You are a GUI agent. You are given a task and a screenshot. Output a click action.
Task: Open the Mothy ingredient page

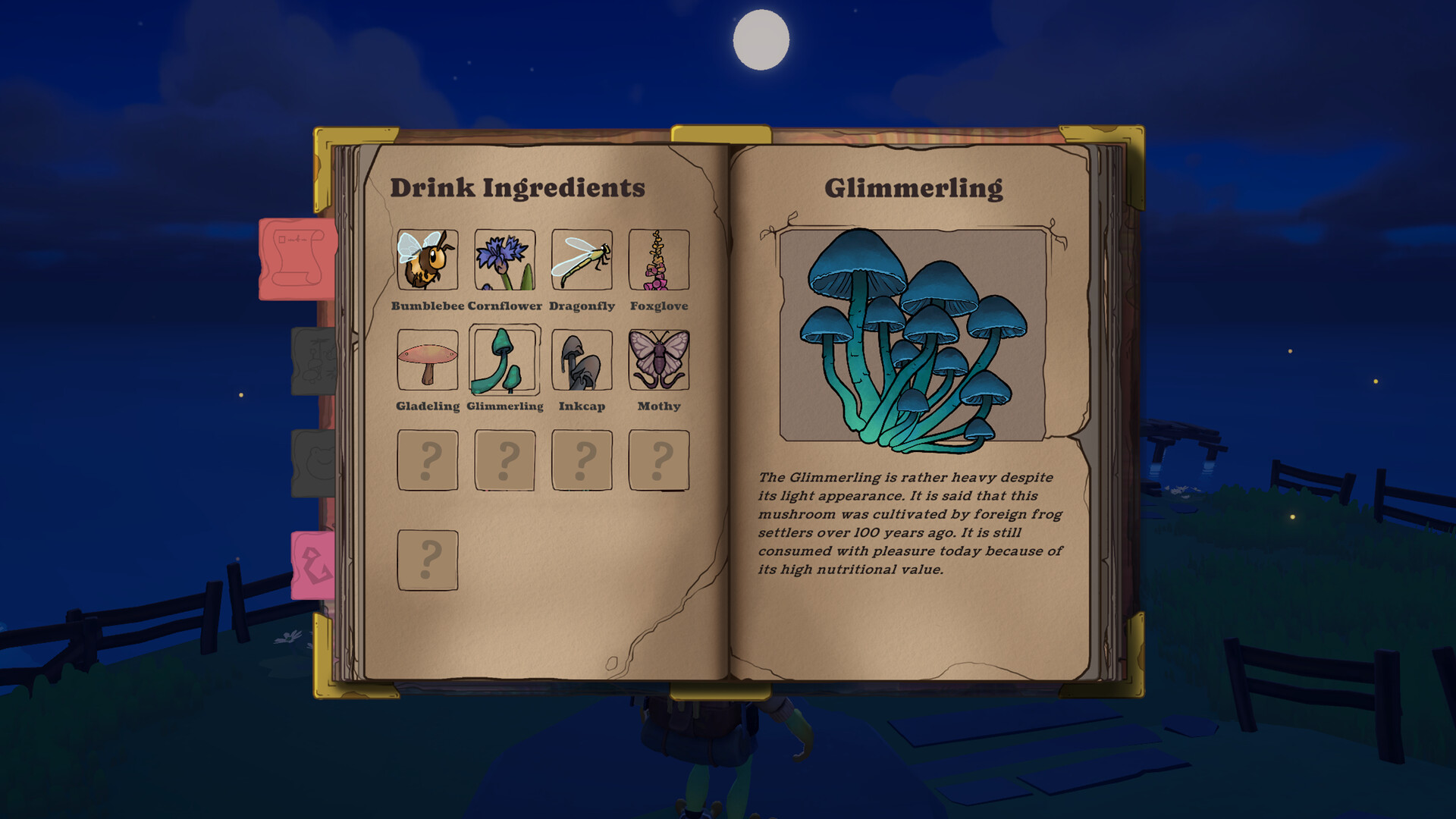(x=659, y=360)
